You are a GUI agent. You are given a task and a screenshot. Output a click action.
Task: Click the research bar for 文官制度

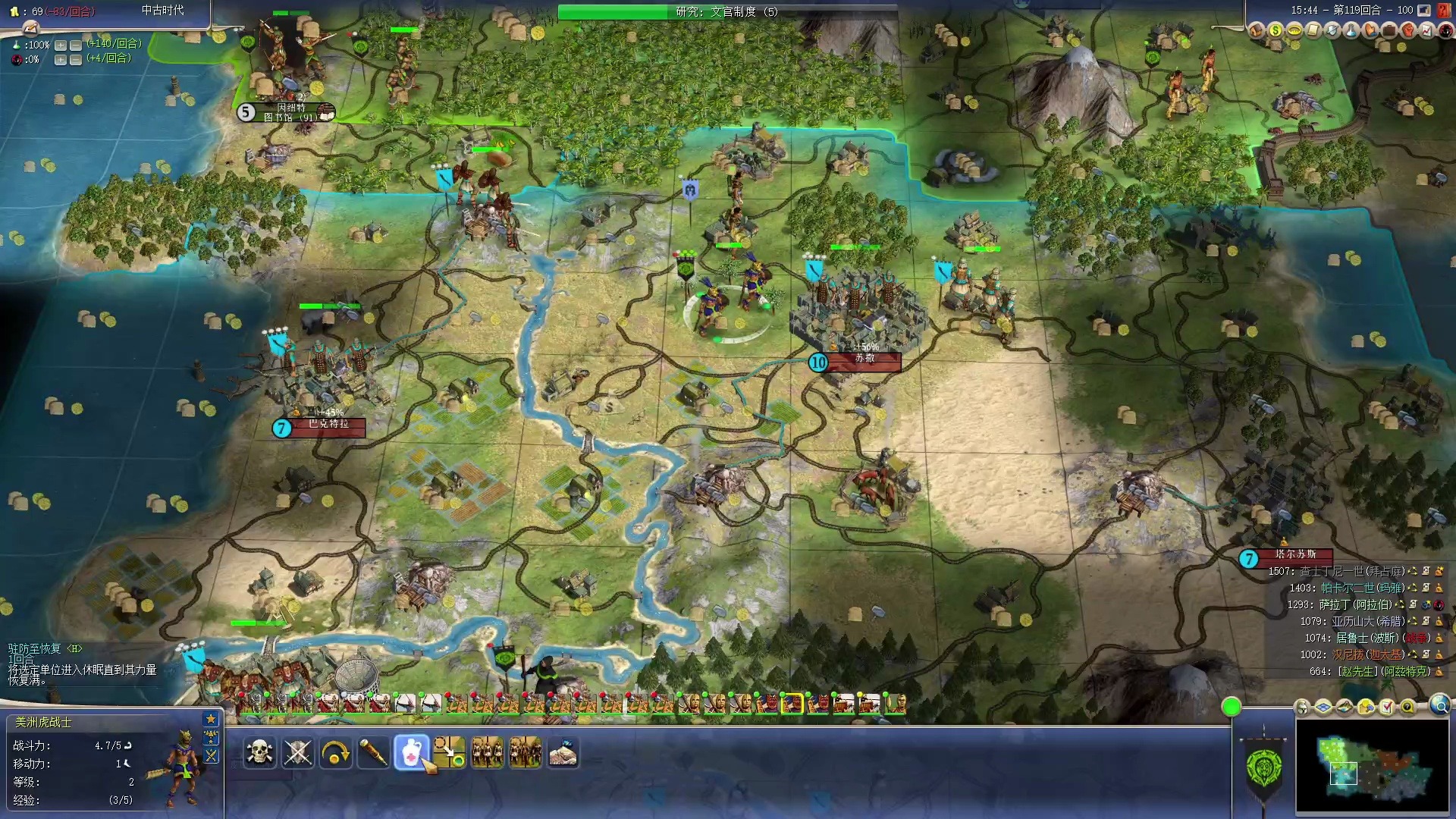[726, 11]
